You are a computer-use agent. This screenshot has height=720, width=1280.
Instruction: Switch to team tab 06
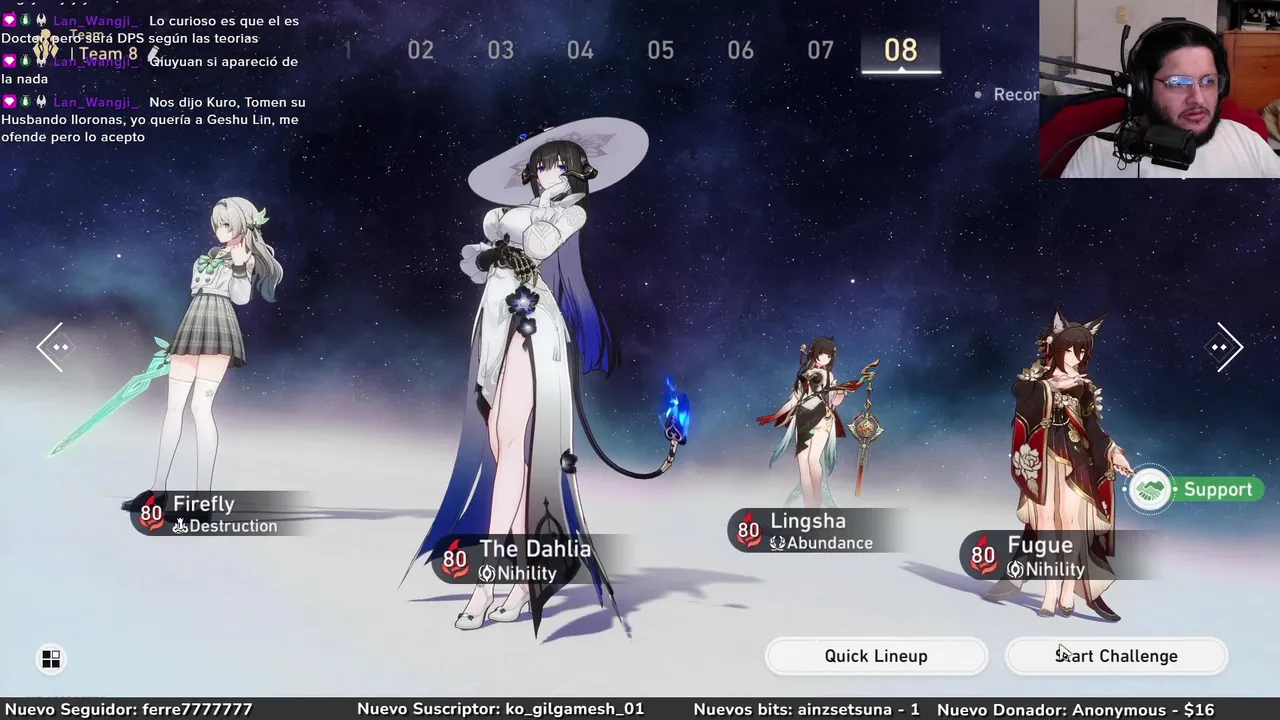coord(740,50)
